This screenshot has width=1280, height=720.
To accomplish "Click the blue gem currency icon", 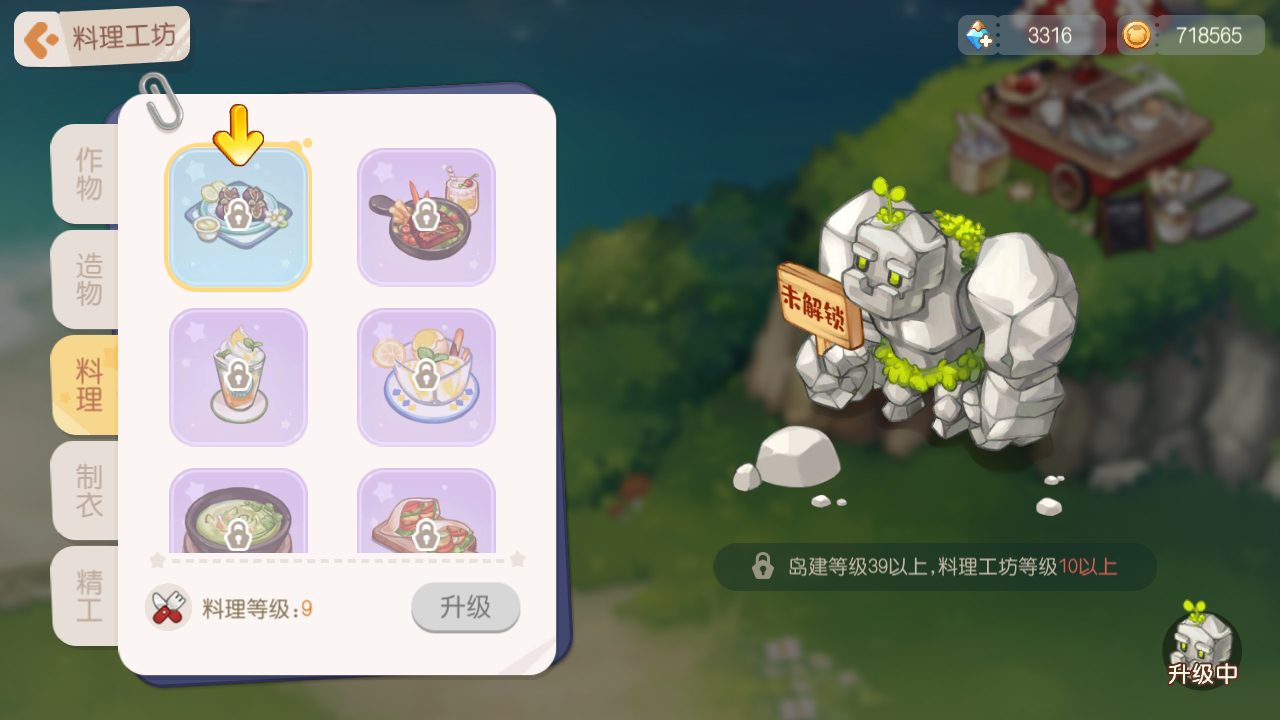I will click(978, 34).
